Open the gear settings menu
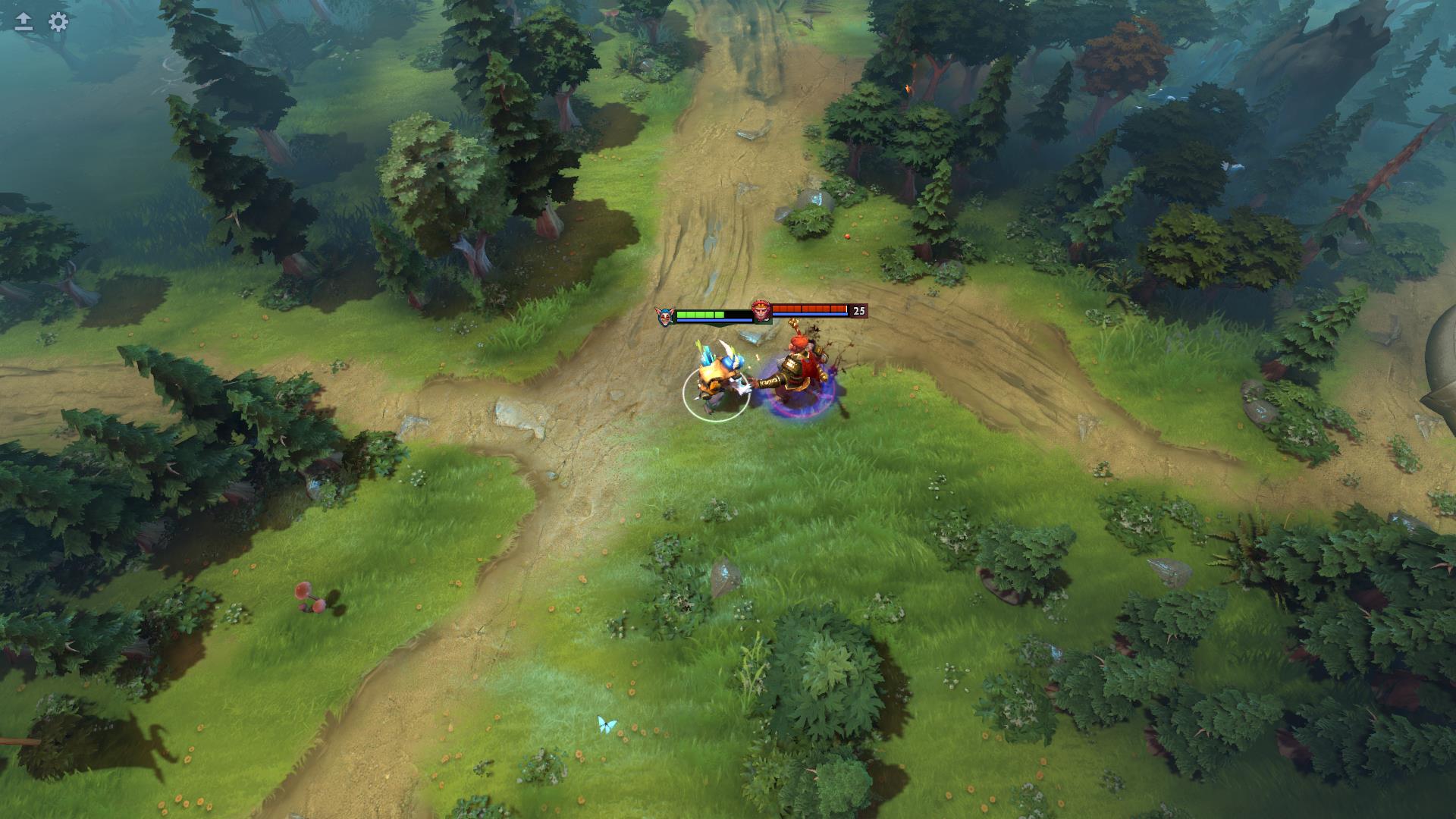1456x819 pixels. click(x=58, y=22)
